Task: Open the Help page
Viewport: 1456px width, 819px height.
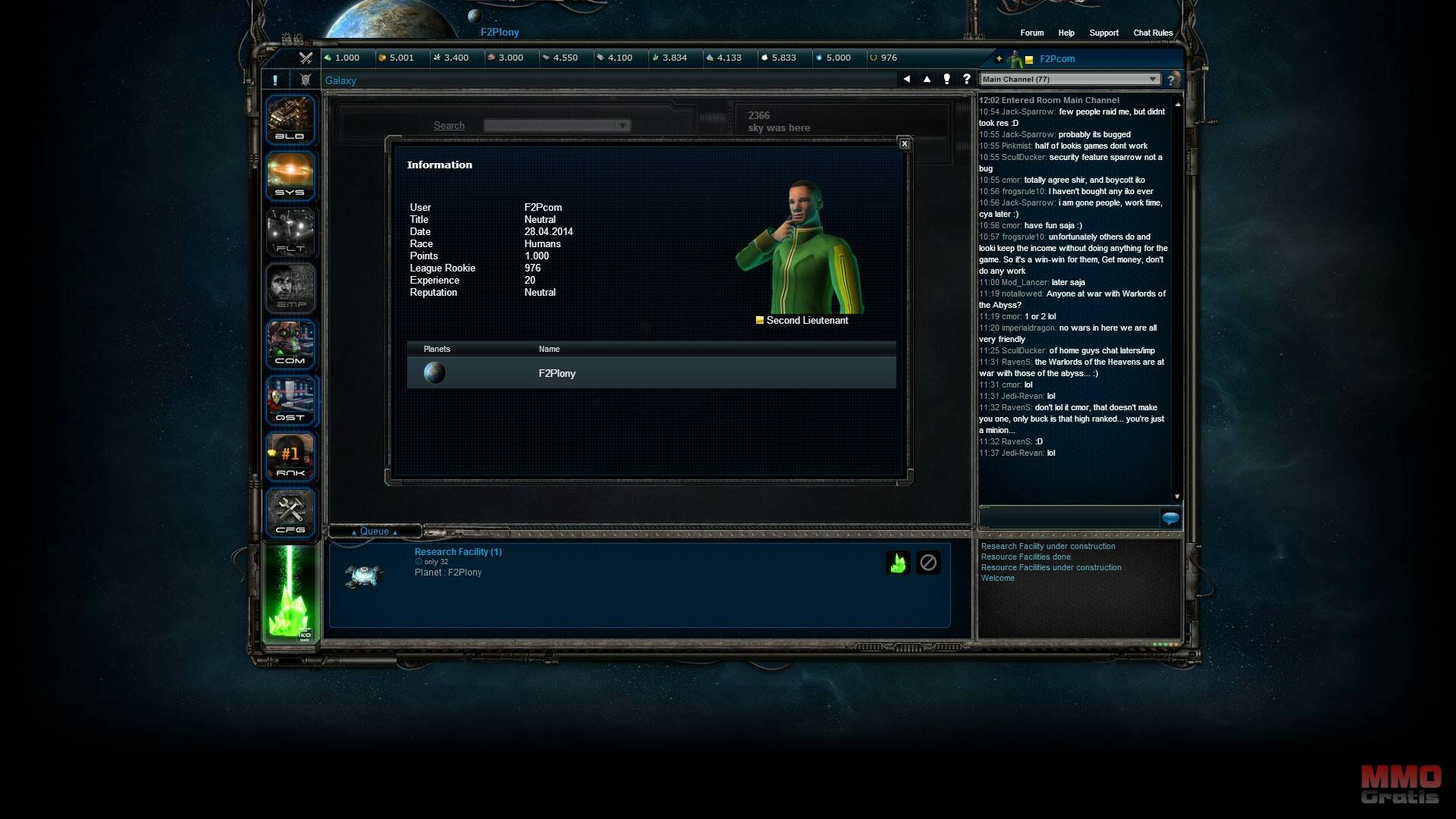Action: click(x=1066, y=33)
